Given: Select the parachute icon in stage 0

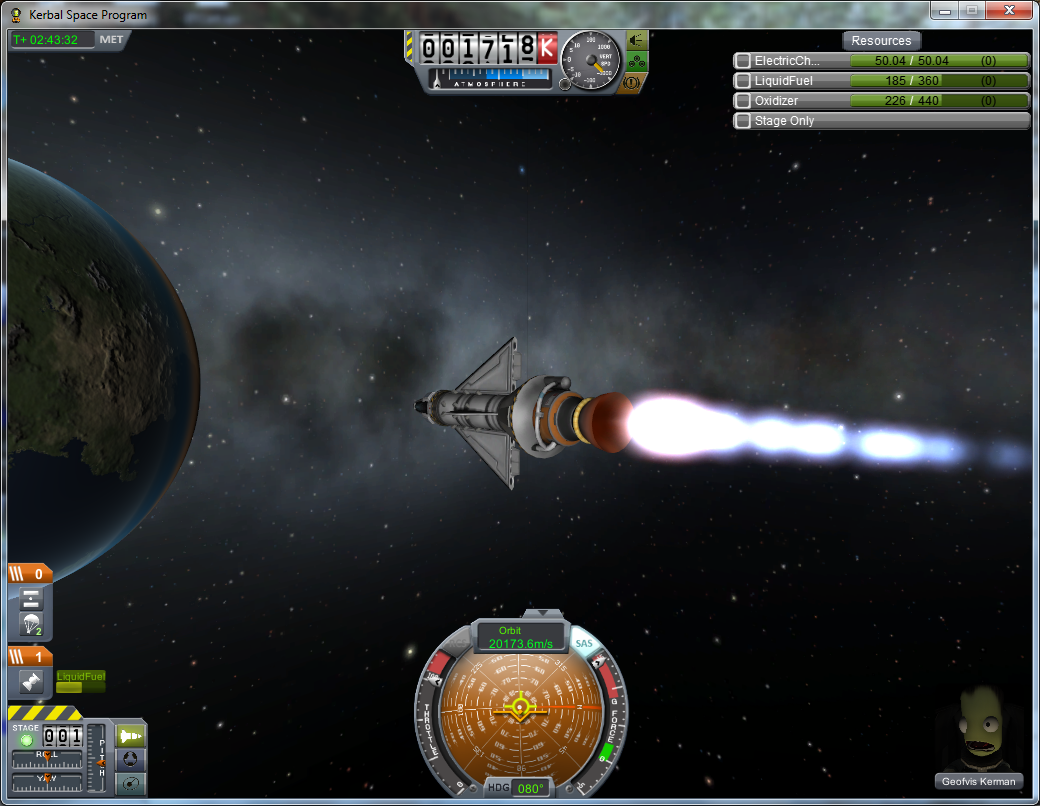Looking at the screenshot, I should pyautogui.click(x=30, y=625).
